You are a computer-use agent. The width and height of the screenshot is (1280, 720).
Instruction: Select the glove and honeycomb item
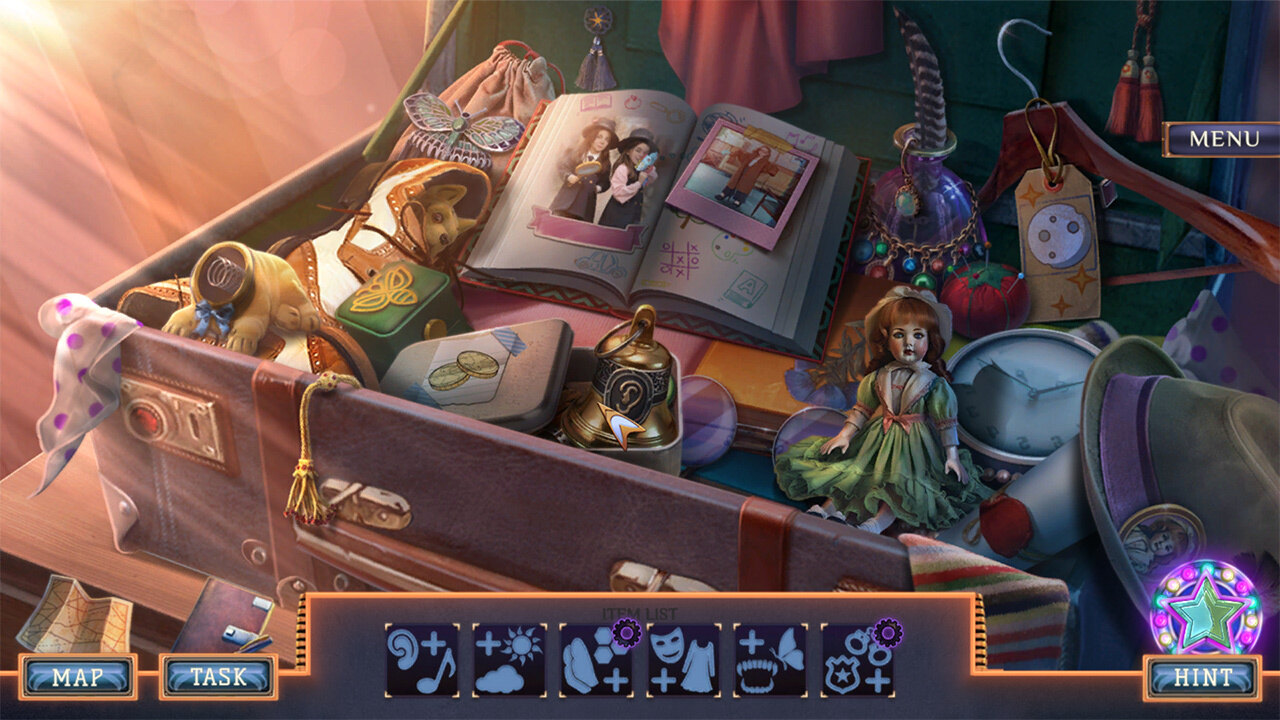click(596, 660)
